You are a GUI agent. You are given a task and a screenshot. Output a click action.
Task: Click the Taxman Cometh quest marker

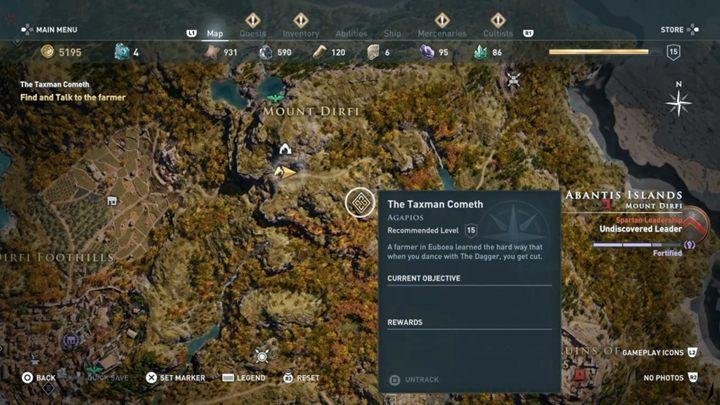(359, 203)
